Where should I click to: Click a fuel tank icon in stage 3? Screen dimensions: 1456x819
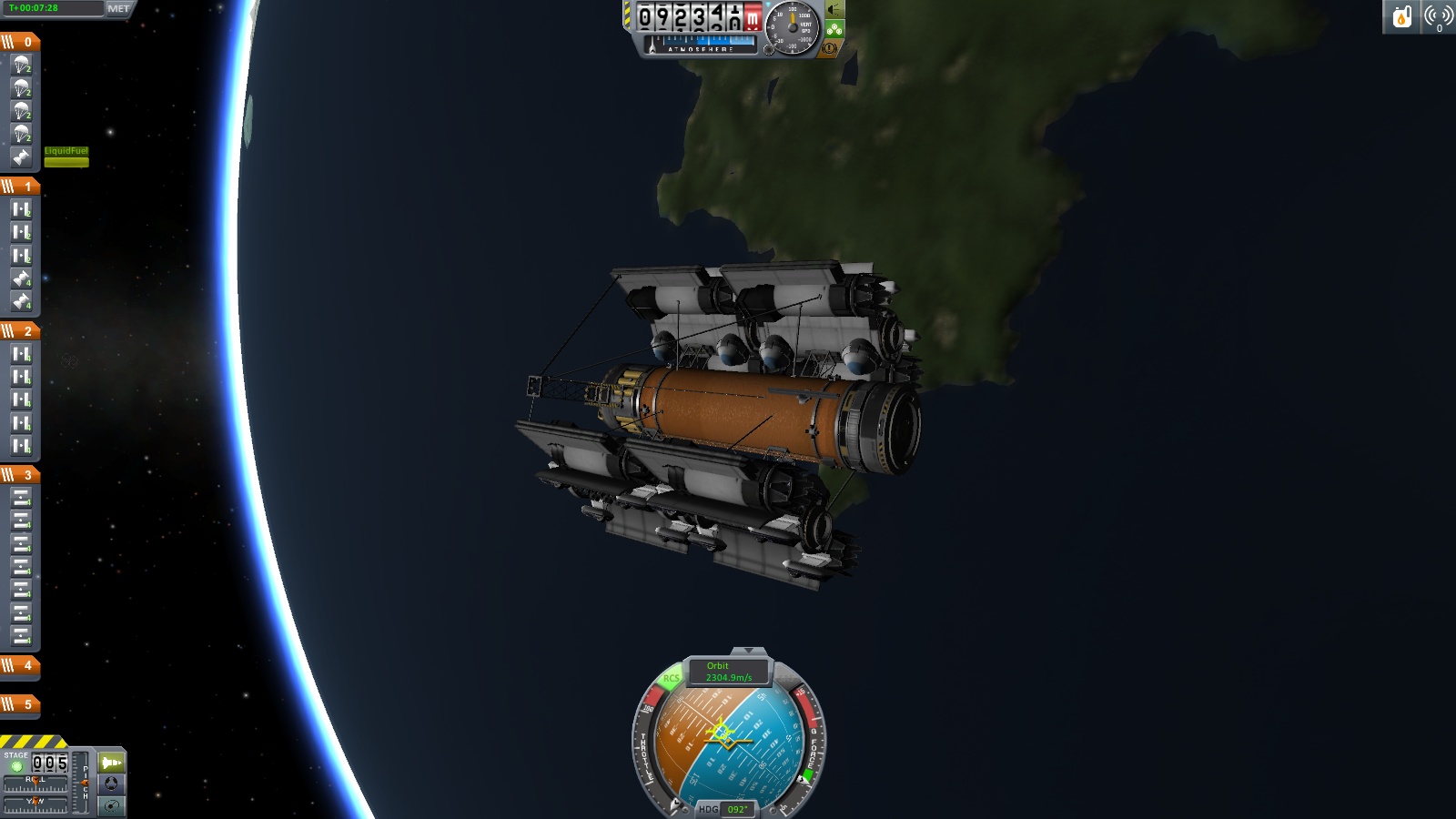click(22, 495)
